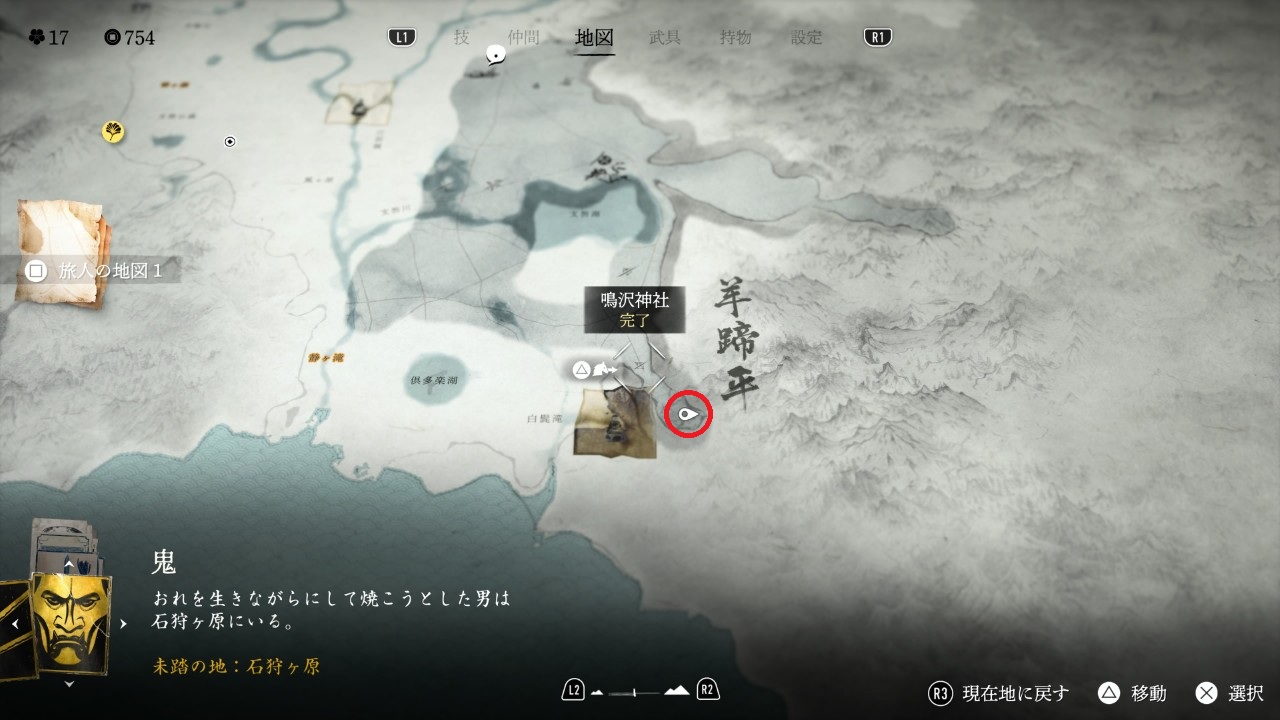
Task: Select the red-circled player position marker
Action: click(x=688, y=413)
